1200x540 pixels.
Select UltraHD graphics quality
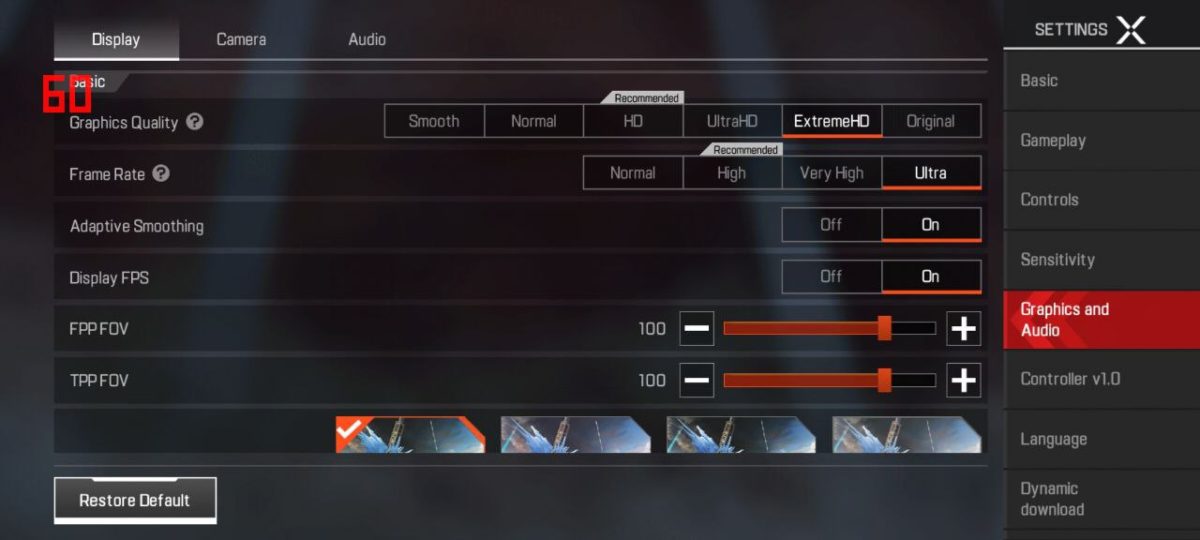(x=732, y=122)
